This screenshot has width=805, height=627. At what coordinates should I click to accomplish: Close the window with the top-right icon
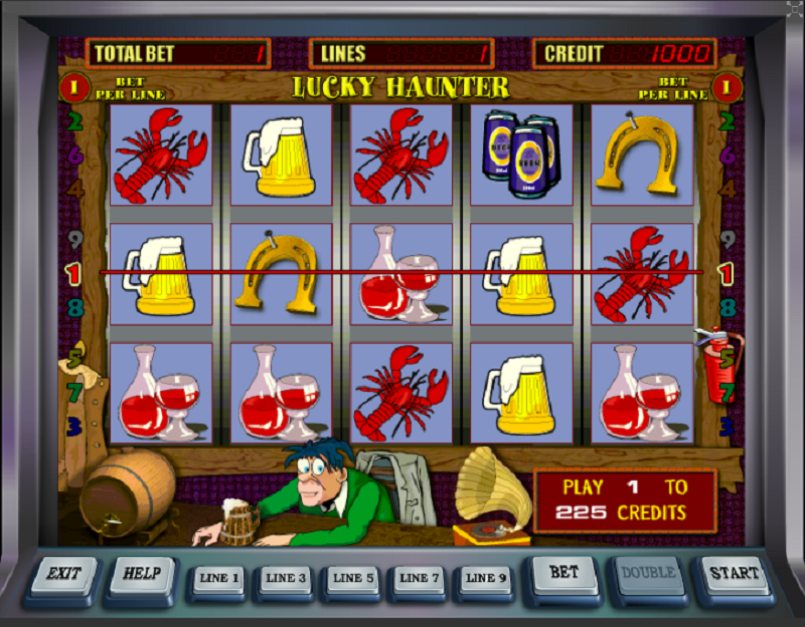click(x=795, y=8)
